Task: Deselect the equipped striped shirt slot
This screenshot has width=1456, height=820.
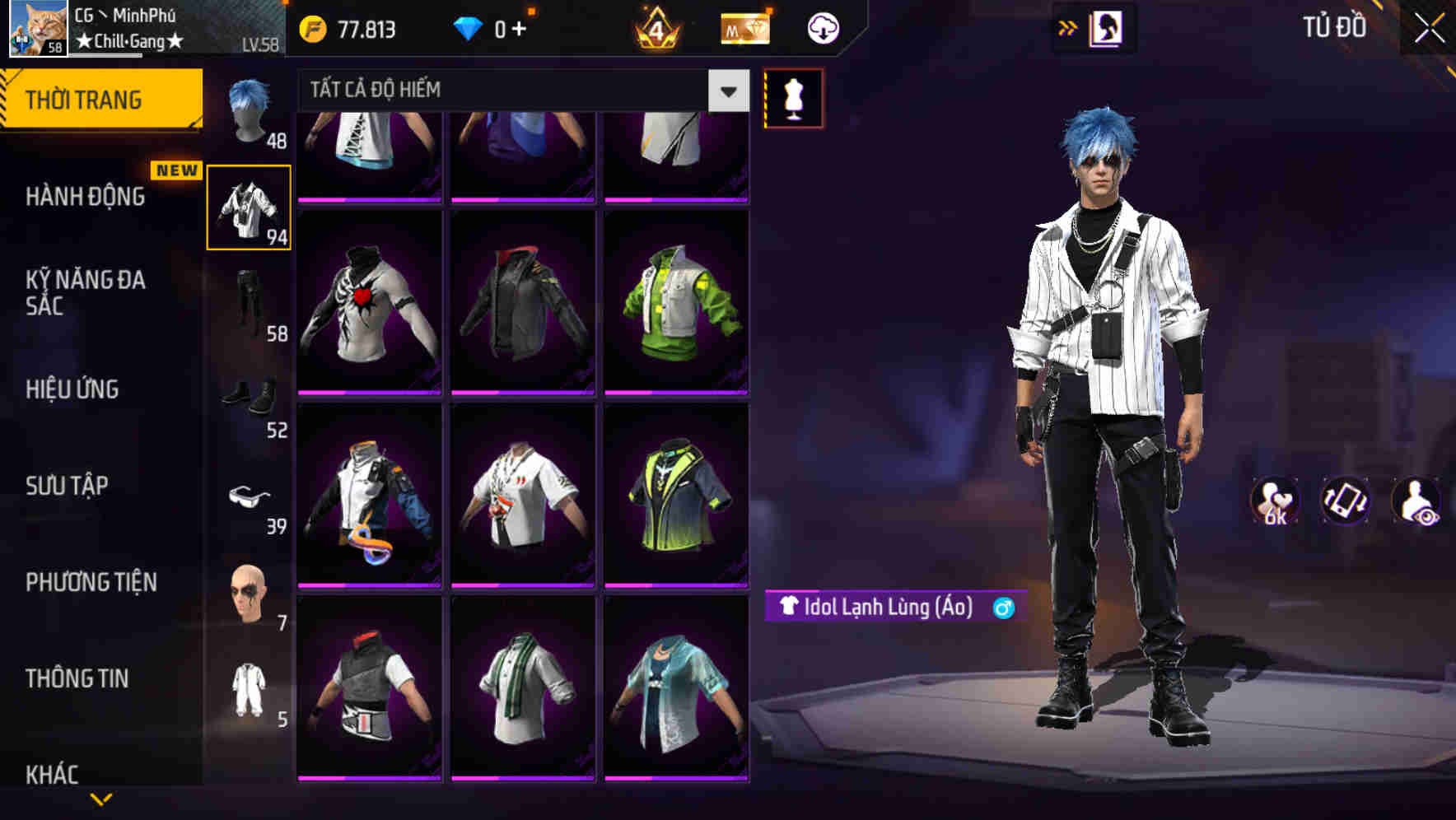Action: pyautogui.click(x=249, y=207)
